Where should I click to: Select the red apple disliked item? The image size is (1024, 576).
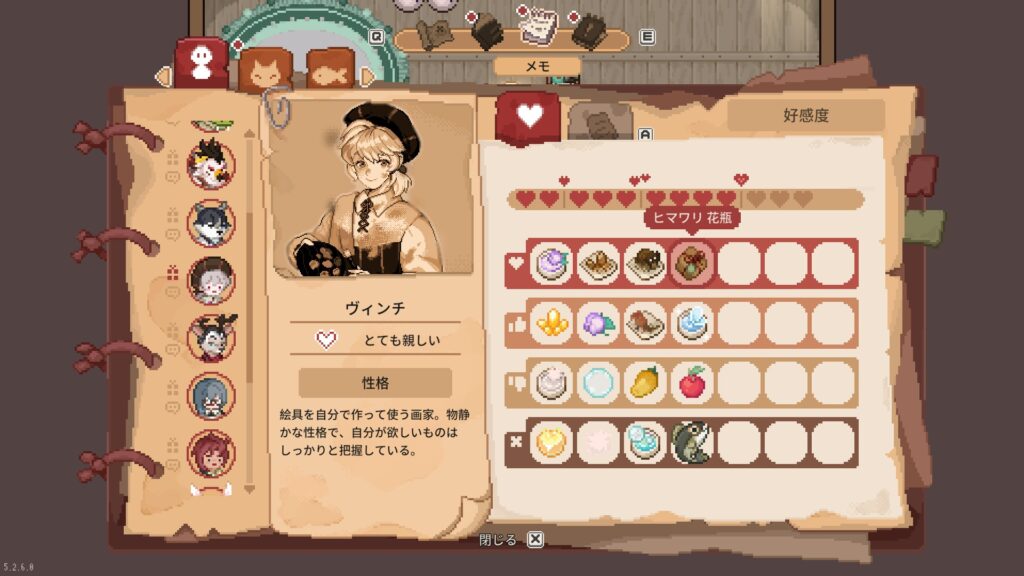pyautogui.click(x=691, y=382)
